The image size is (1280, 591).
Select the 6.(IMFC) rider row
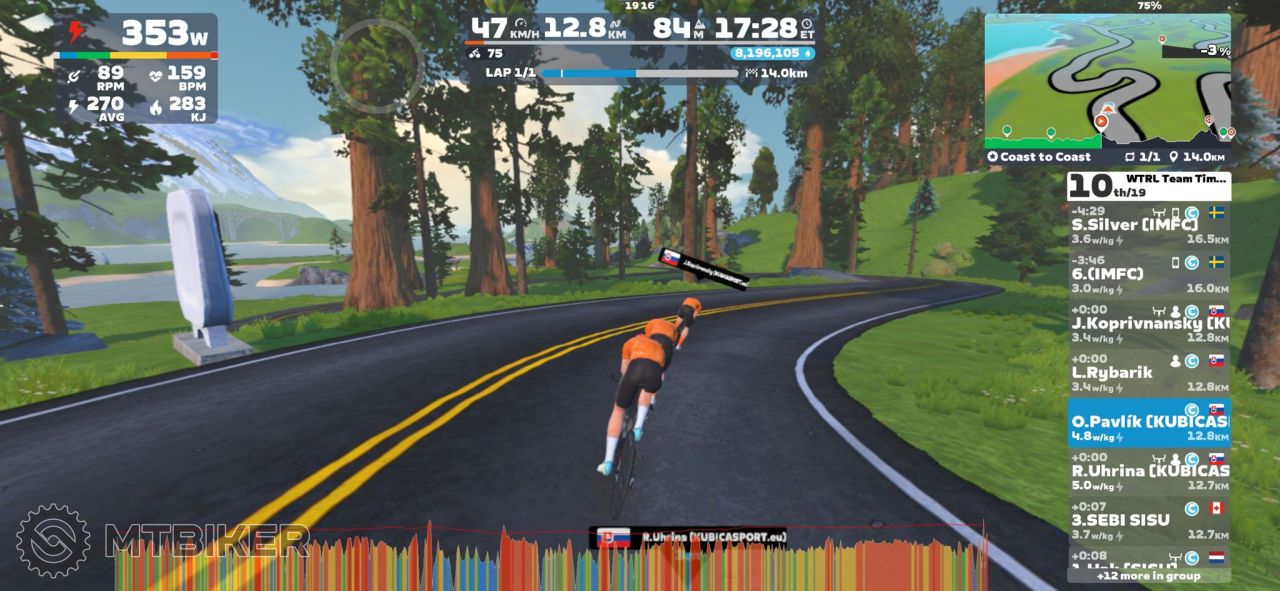coord(1148,274)
